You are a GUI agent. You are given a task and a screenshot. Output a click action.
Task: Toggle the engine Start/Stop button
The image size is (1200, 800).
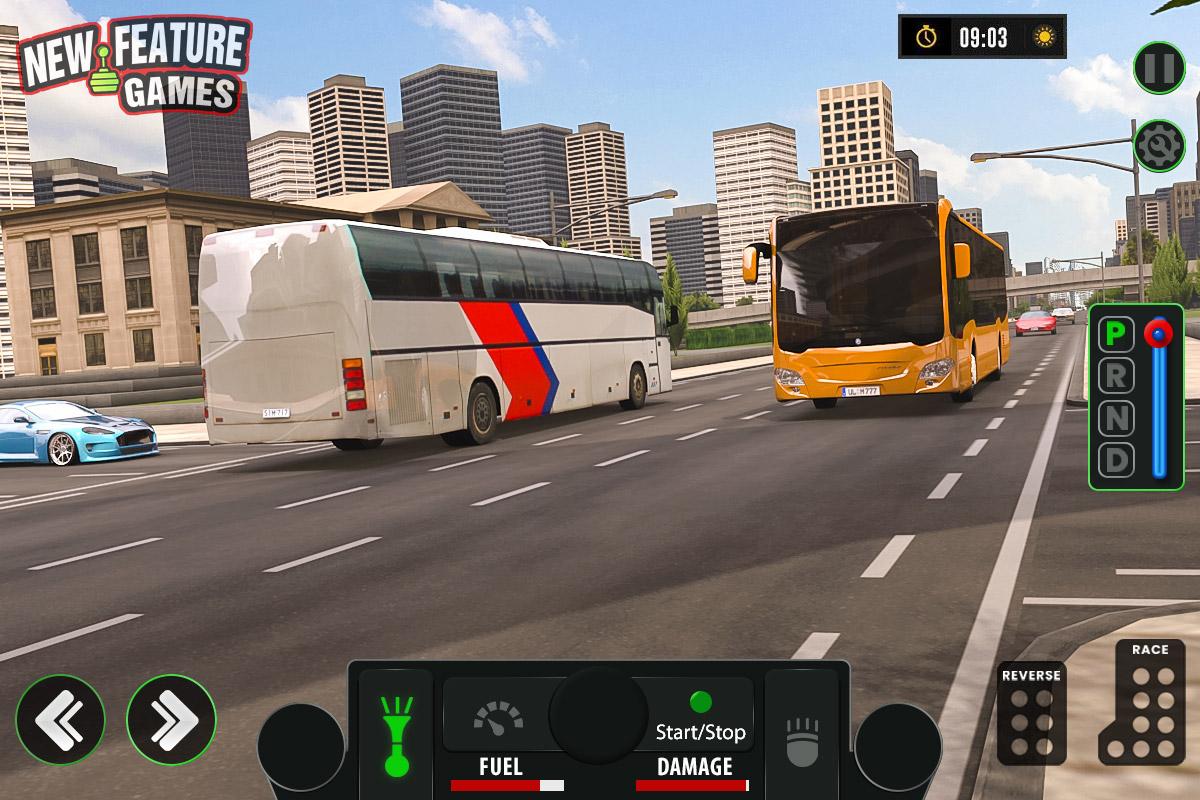[700, 718]
